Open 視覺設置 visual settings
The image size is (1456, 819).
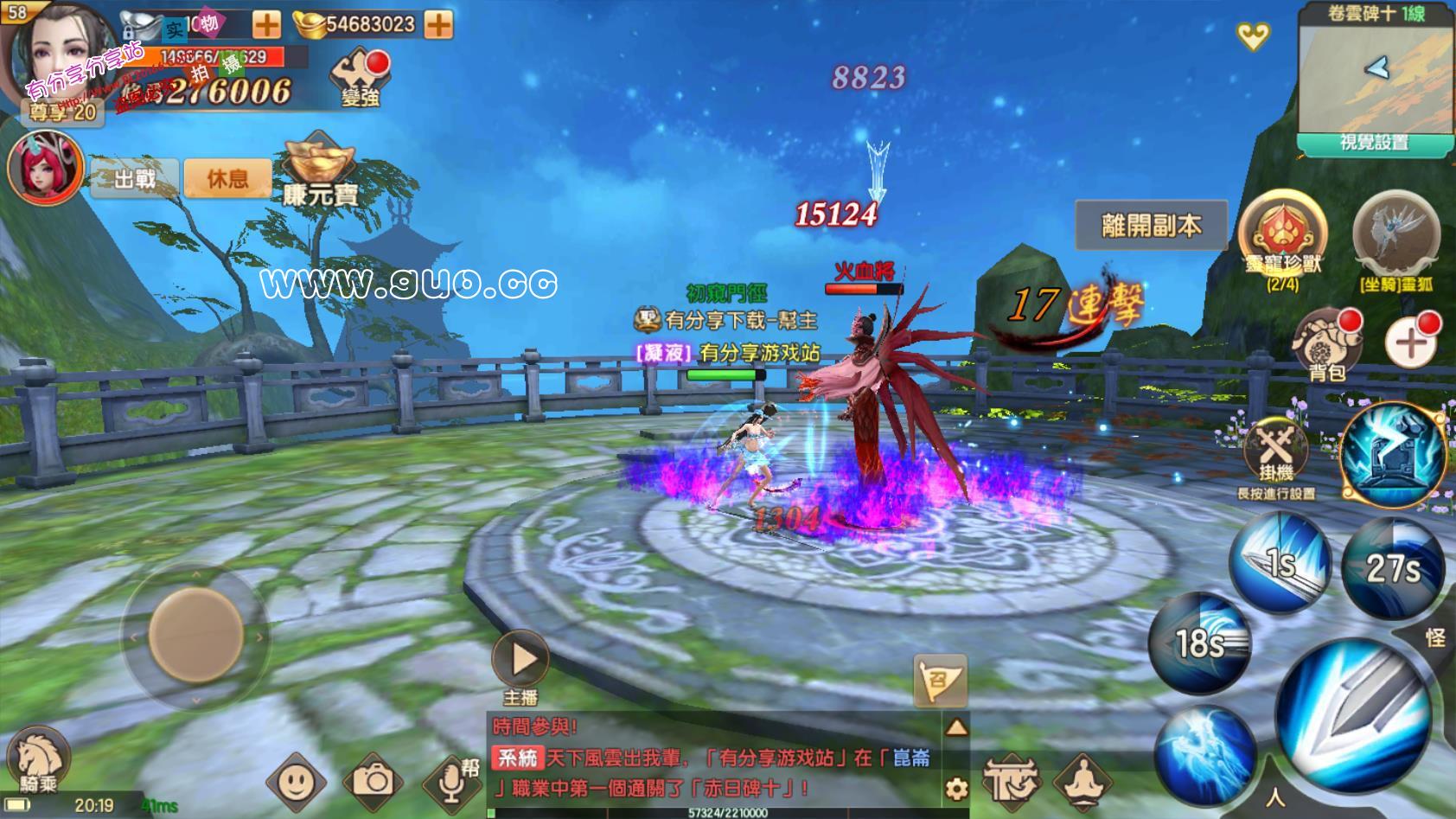tap(1373, 144)
